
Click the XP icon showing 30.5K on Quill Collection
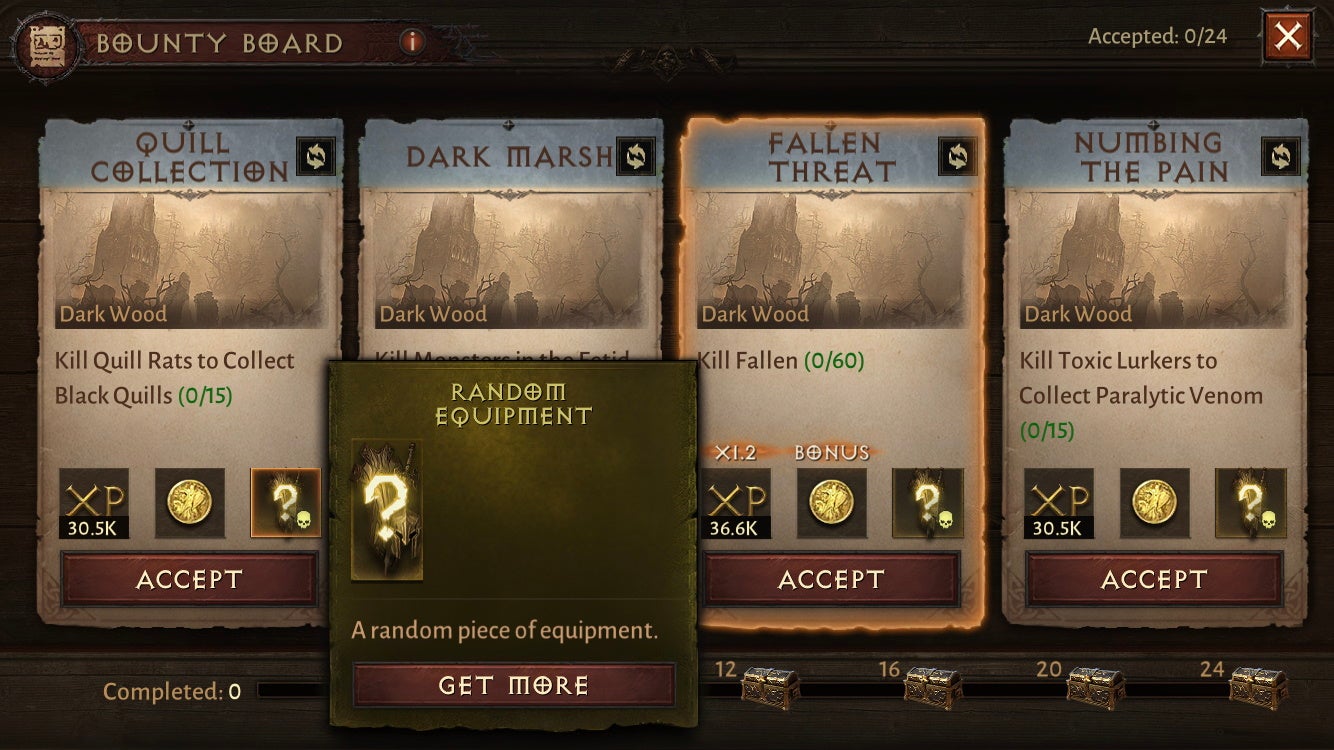[x=92, y=505]
